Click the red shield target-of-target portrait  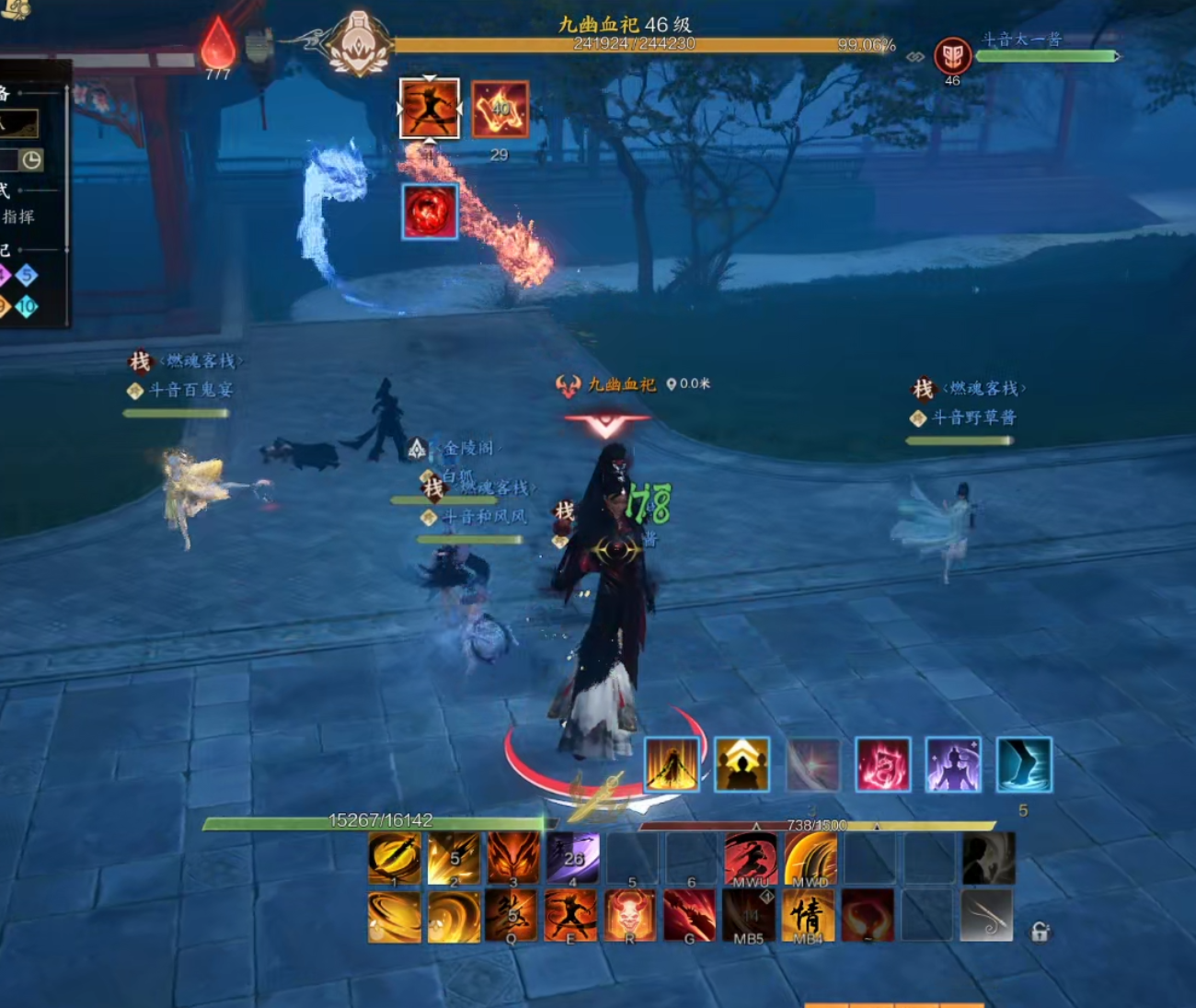952,55
